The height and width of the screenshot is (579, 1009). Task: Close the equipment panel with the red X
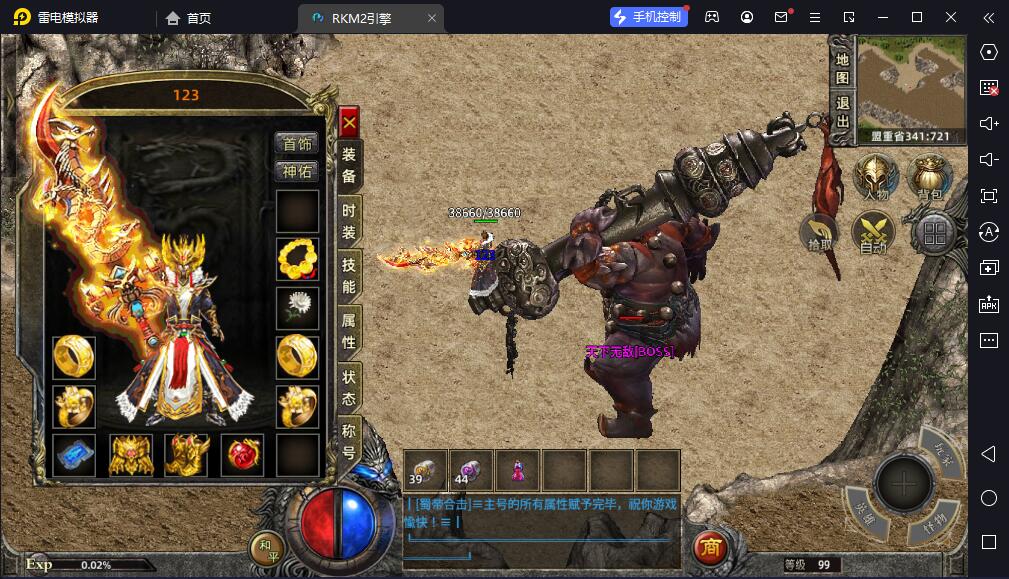pyautogui.click(x=349, y=122)
